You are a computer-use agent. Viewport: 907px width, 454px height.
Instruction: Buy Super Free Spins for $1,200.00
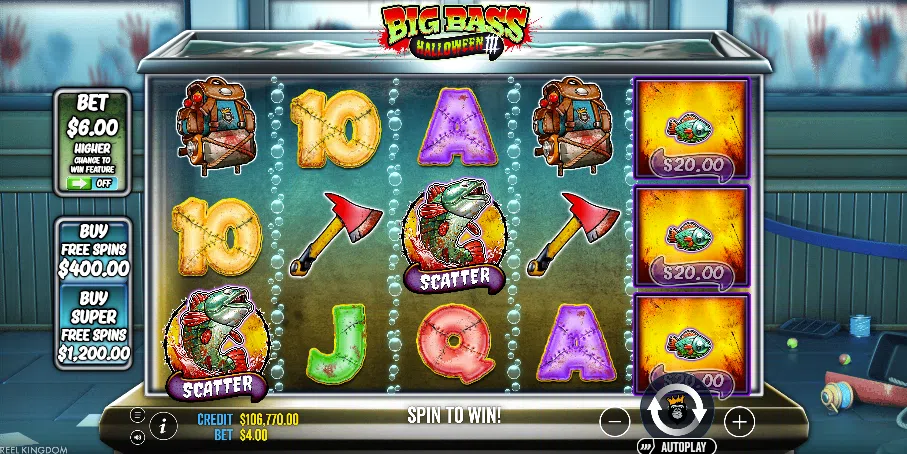point(93,326)
